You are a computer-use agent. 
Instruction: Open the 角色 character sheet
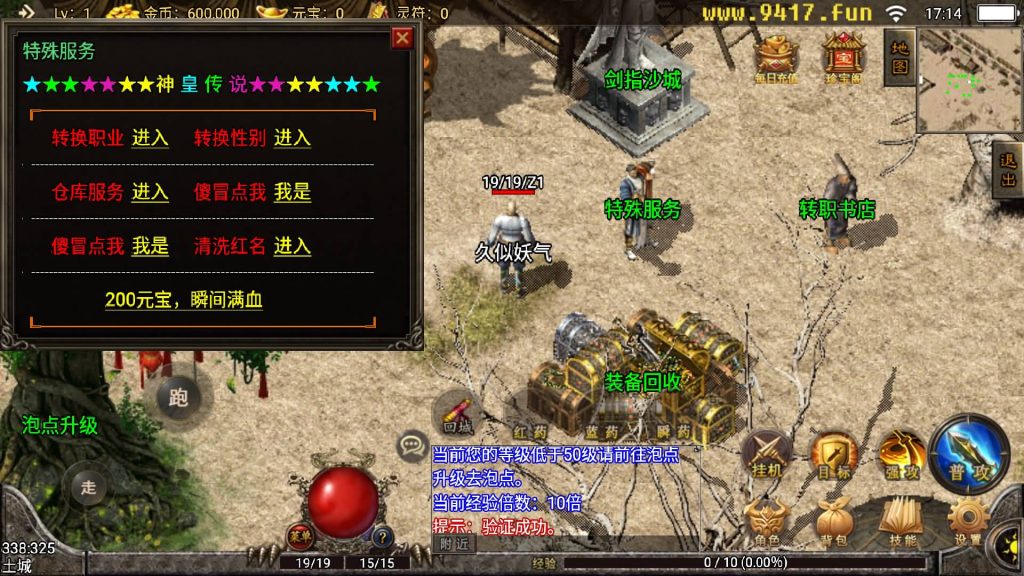tap(767, 521)
